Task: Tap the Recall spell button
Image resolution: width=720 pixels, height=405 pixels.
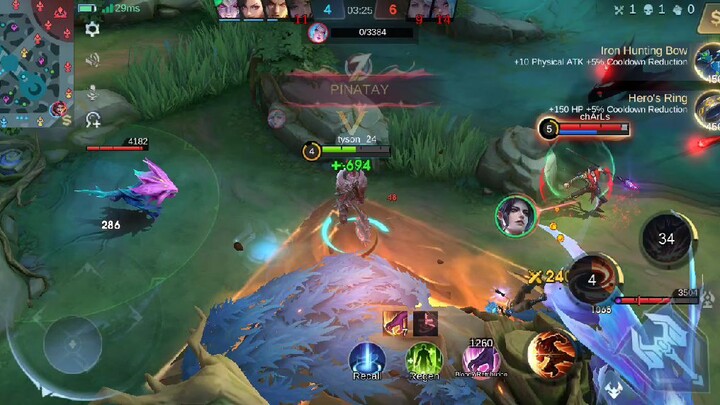Action: point(368,360)
